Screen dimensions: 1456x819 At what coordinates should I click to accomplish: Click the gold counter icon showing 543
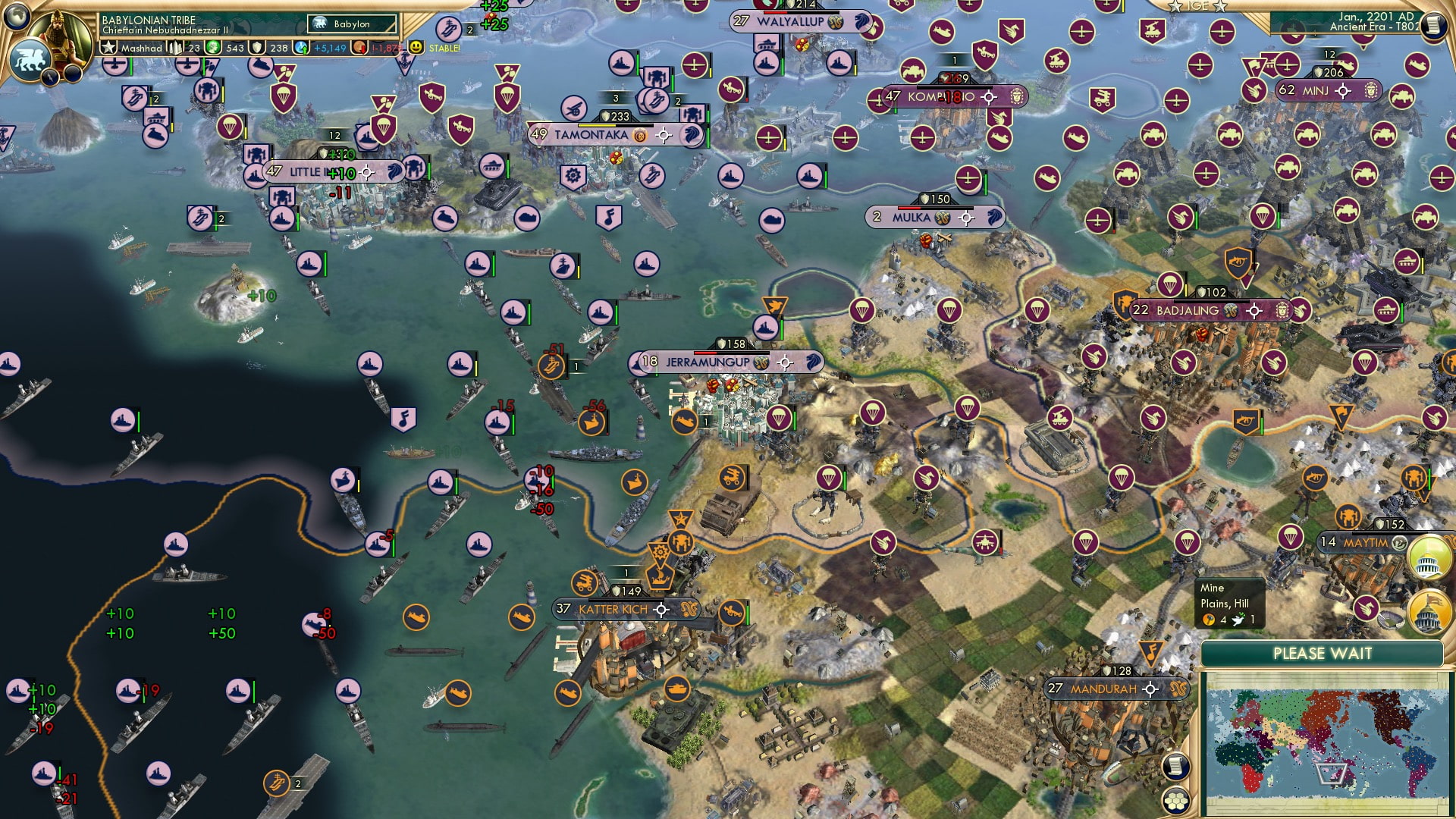coord(214,49)
